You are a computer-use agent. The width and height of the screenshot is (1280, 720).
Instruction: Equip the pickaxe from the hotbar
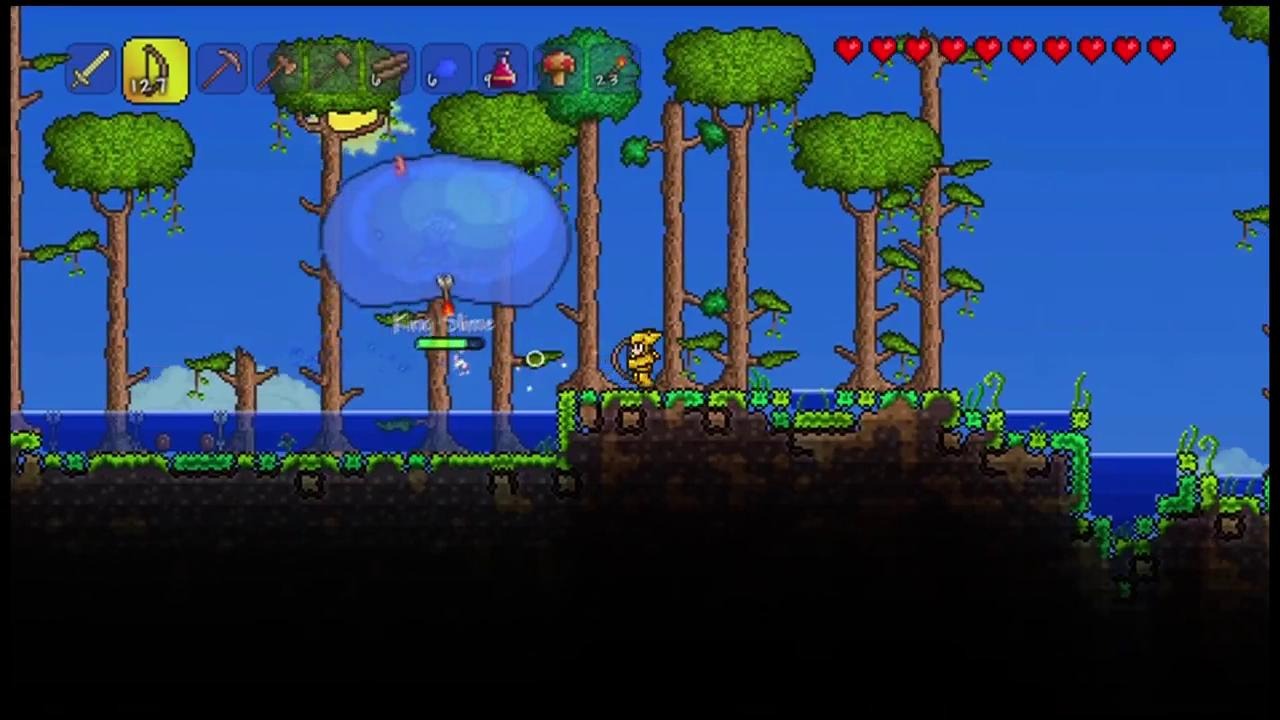(221, 71)
